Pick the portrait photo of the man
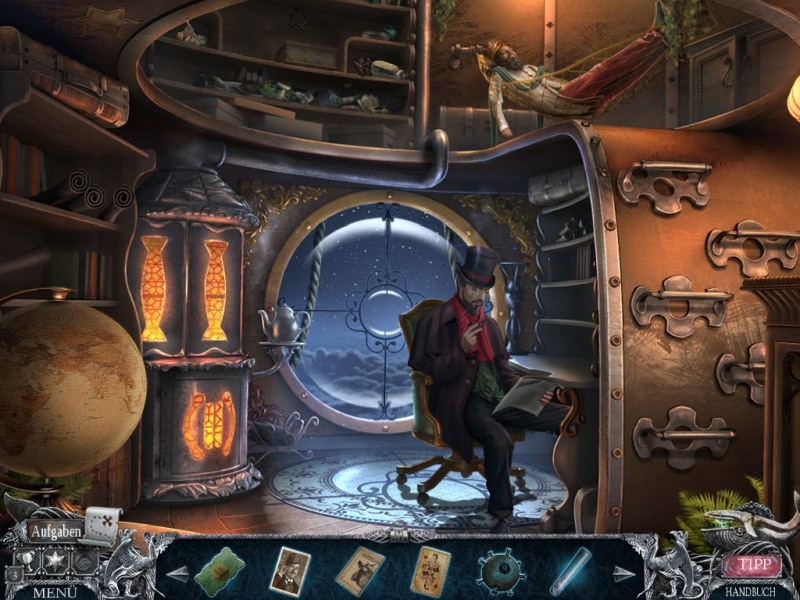Image resolution: width=800 pixels, height=600 pixels. (291, 571)
